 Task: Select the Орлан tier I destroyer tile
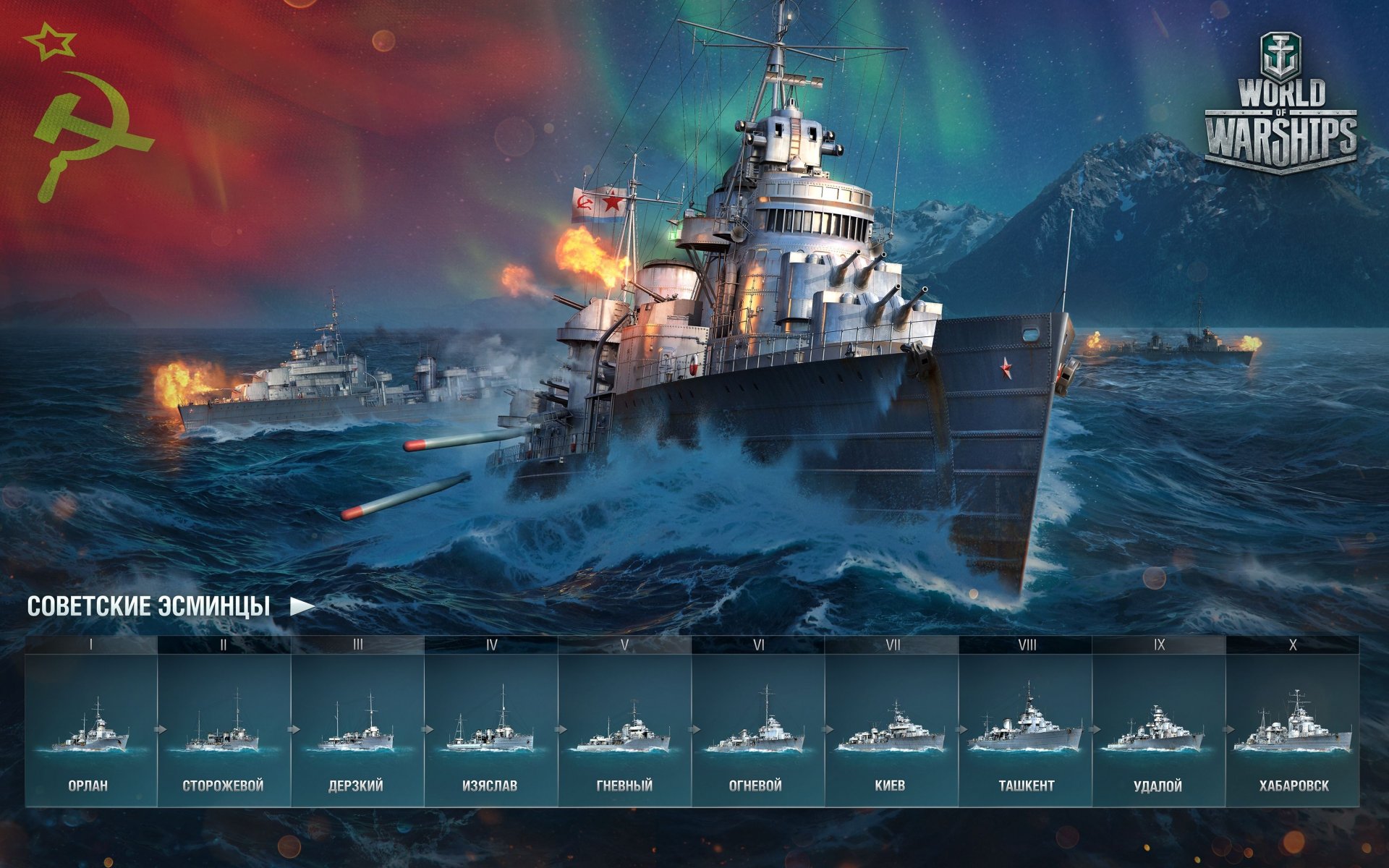[x=90, y=731]
